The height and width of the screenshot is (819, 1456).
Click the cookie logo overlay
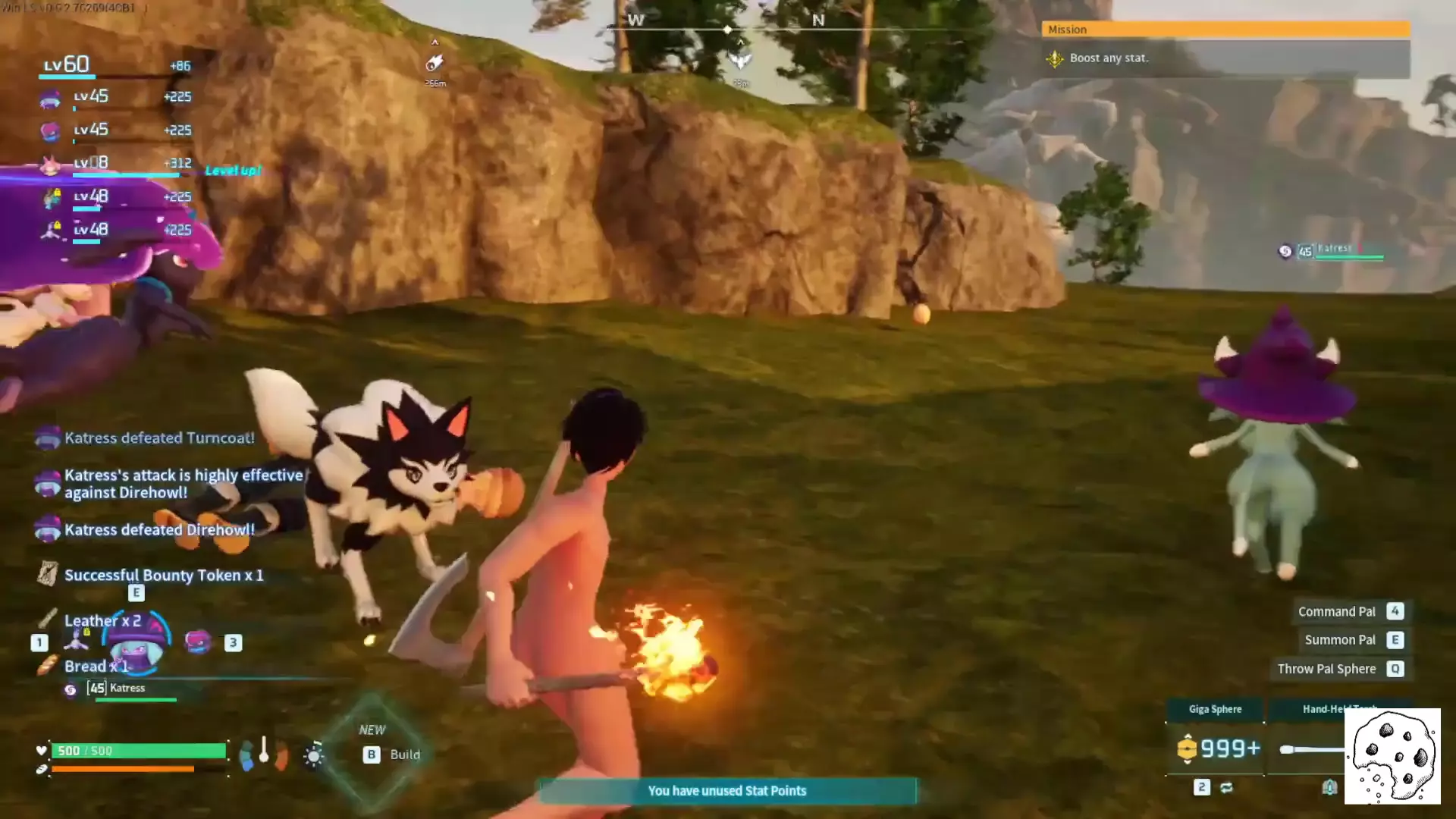pos(1392,756)
